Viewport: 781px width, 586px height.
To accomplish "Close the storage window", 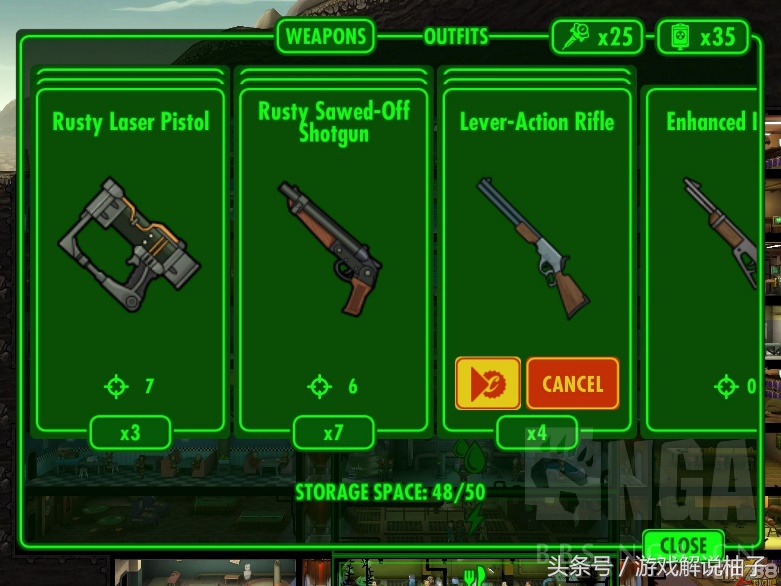I will [x=683, y=546].
